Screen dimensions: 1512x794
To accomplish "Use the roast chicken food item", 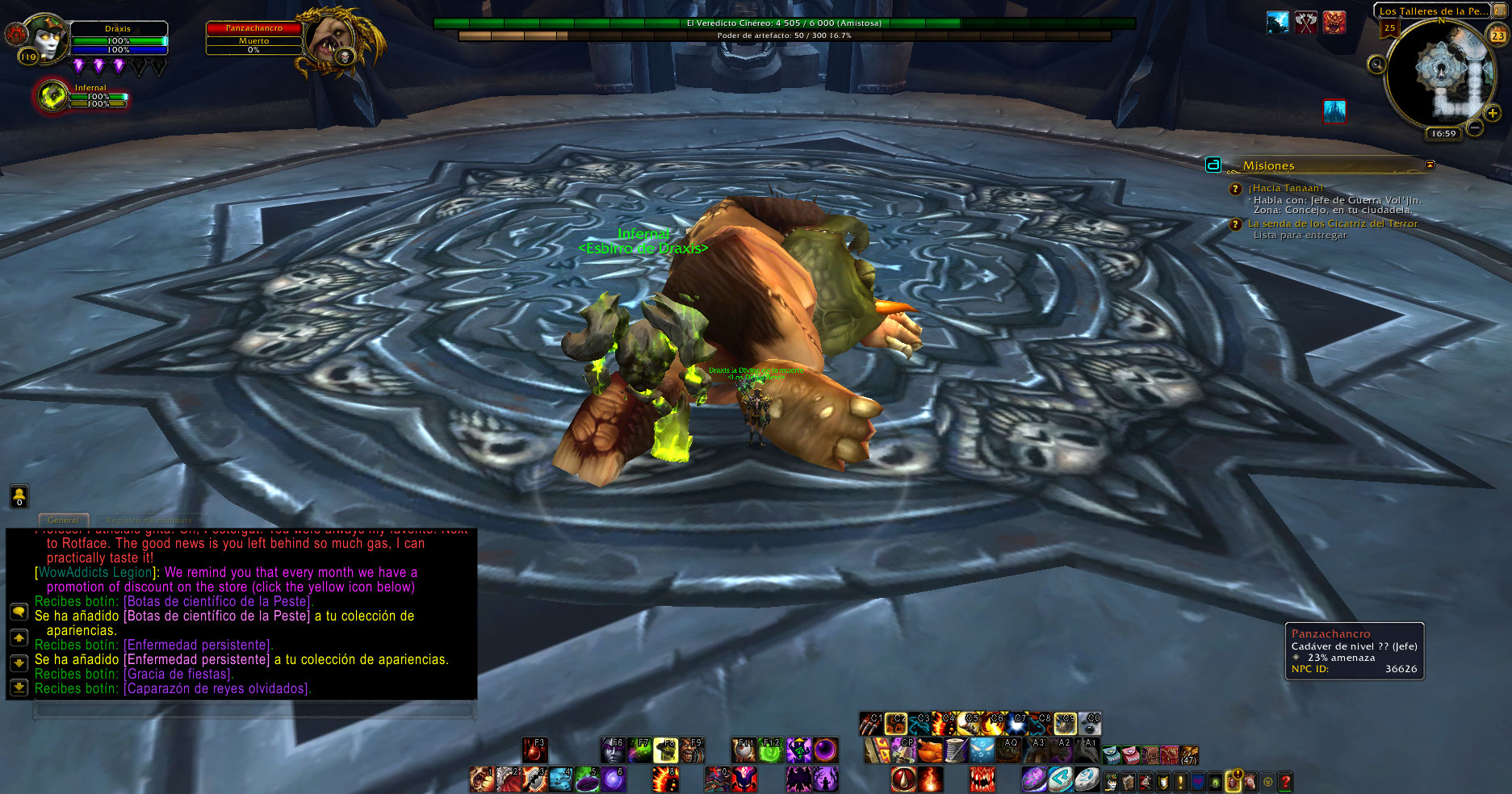I will click(x=930, y=750).
